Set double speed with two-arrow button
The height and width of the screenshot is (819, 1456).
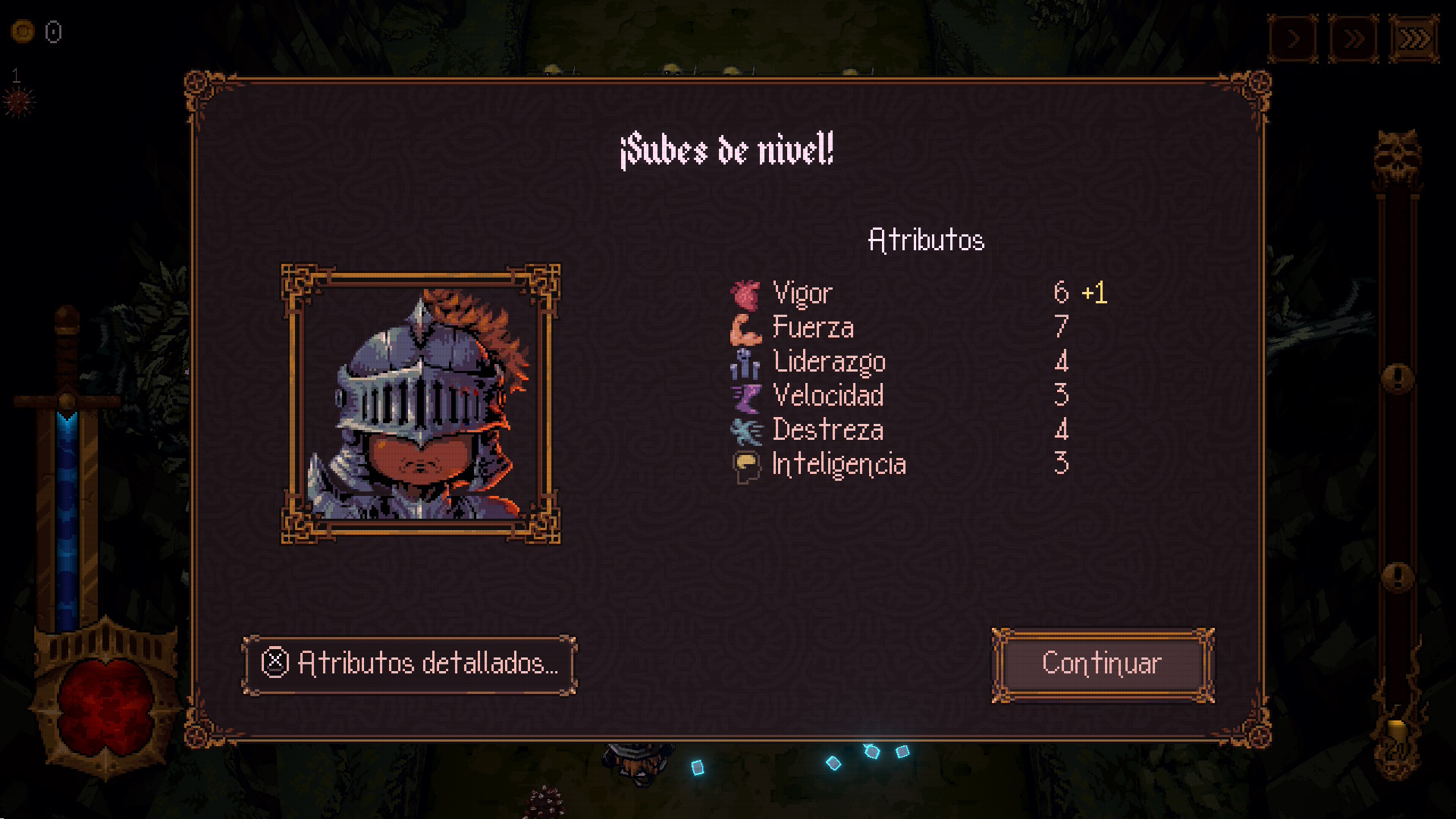pyautogui.click(x=1354, y=38)
